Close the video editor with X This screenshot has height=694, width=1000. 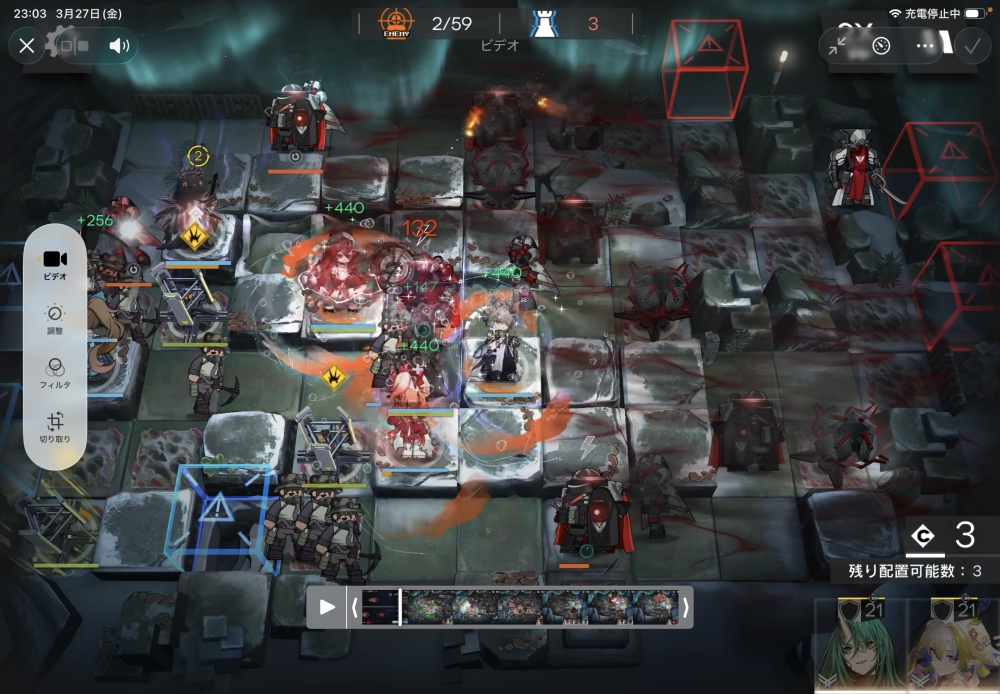[27, 45]
